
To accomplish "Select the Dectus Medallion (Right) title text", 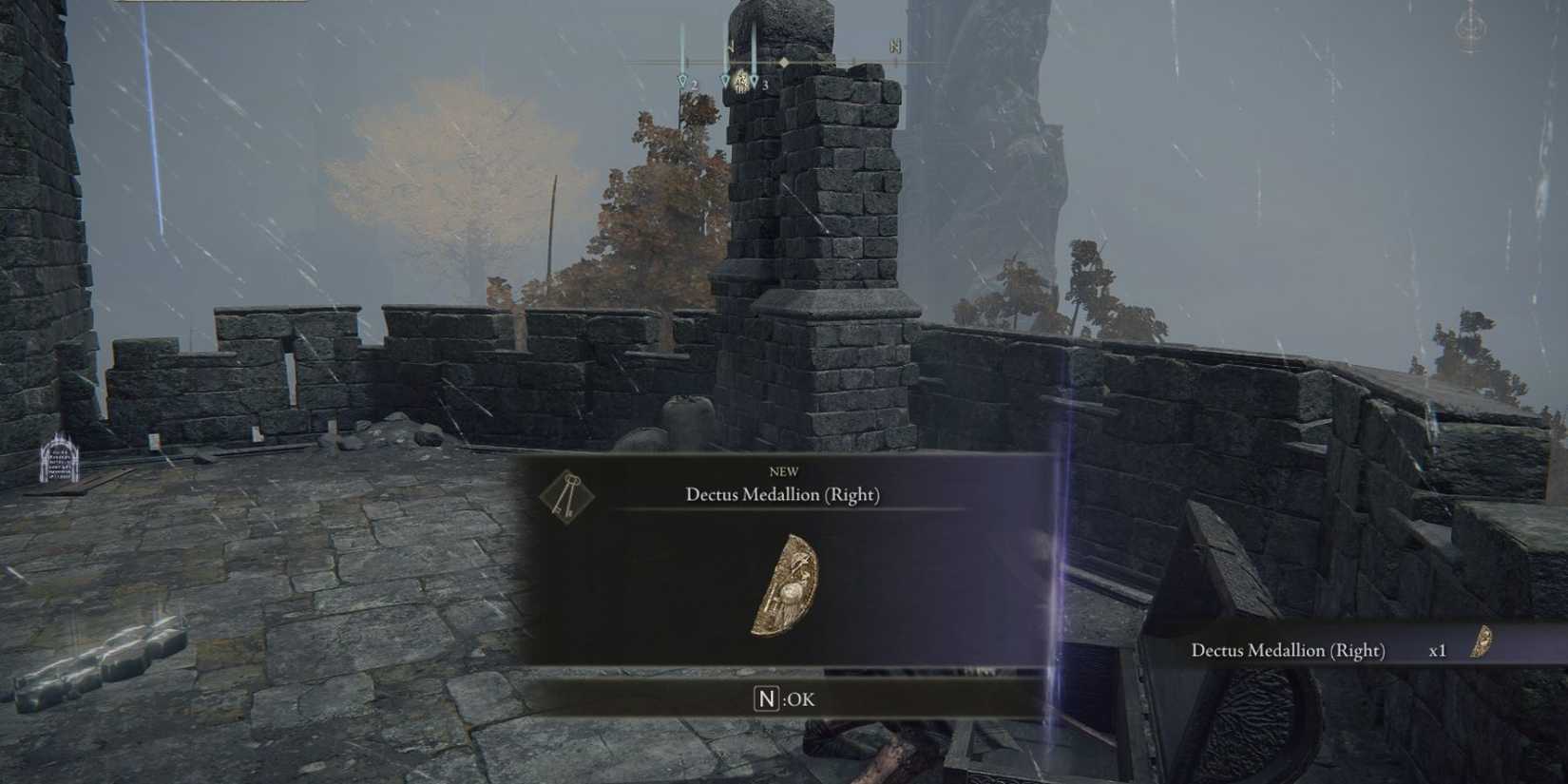I will [x=782, y=494].
